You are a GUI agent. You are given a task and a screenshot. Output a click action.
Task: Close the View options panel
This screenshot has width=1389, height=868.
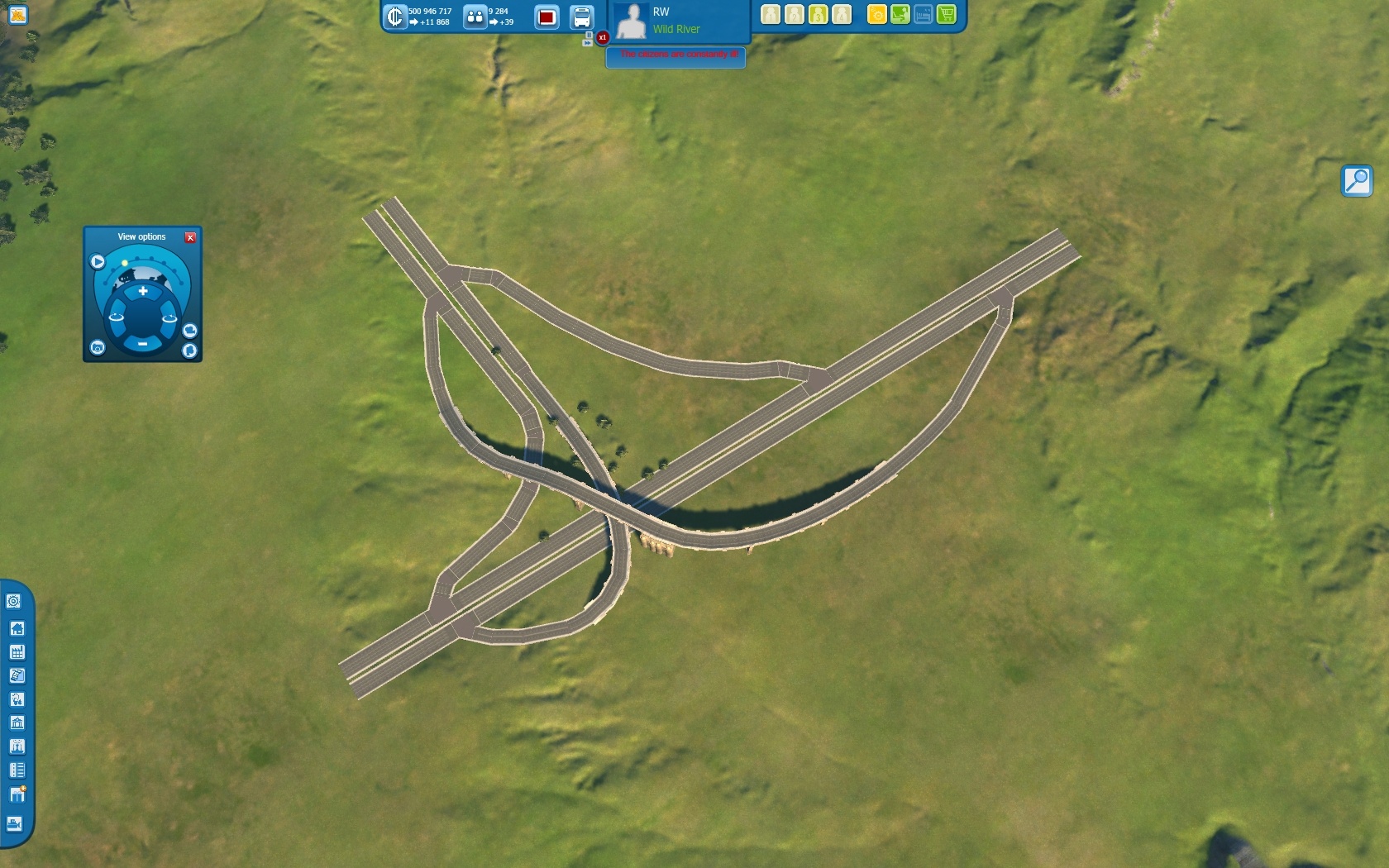[190, 237]
